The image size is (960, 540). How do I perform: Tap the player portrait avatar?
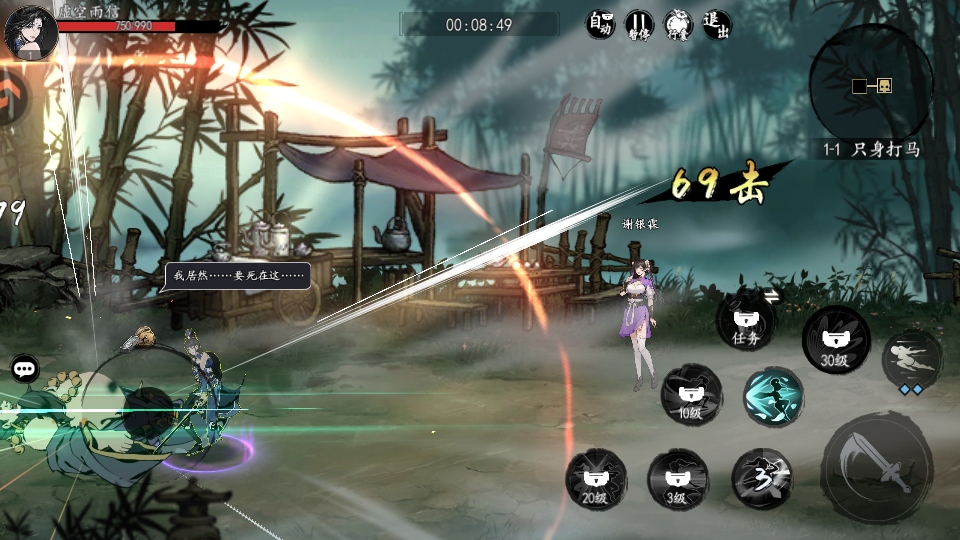pyautogui.click(x=30, y=32)
